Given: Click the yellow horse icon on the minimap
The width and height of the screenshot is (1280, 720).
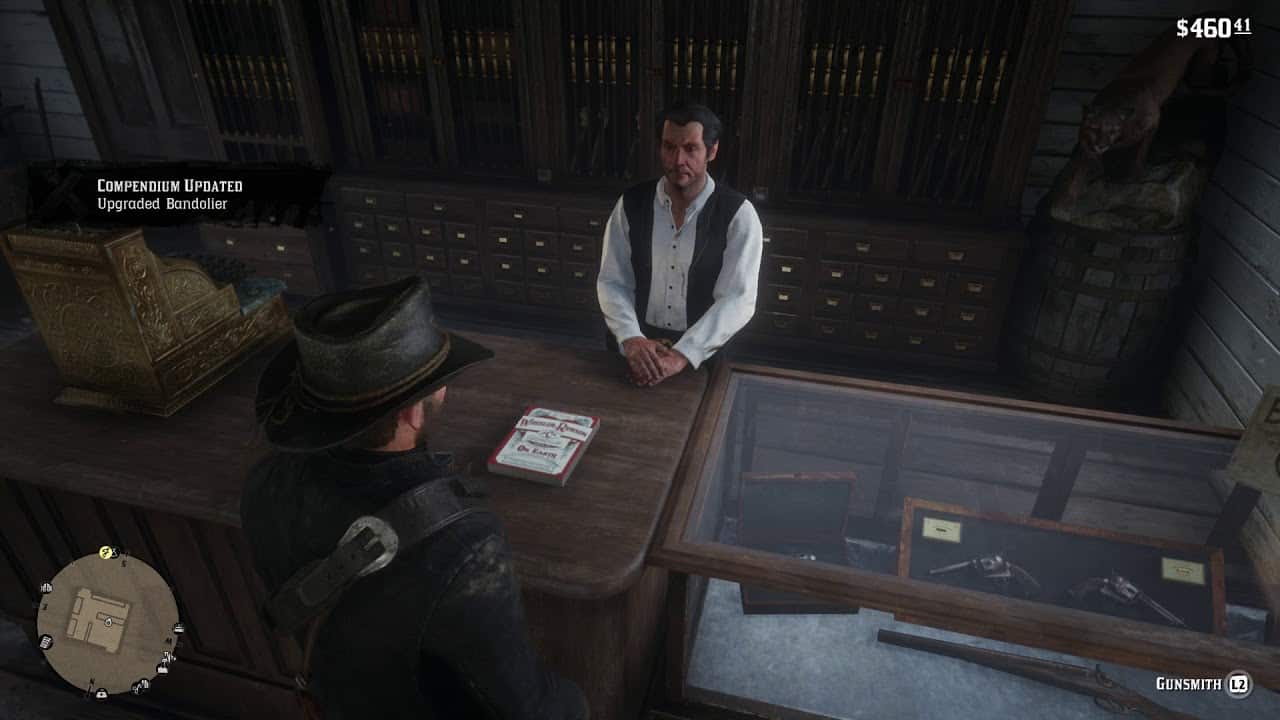Looking at the screenshot, I should click(x=106, y=552).
